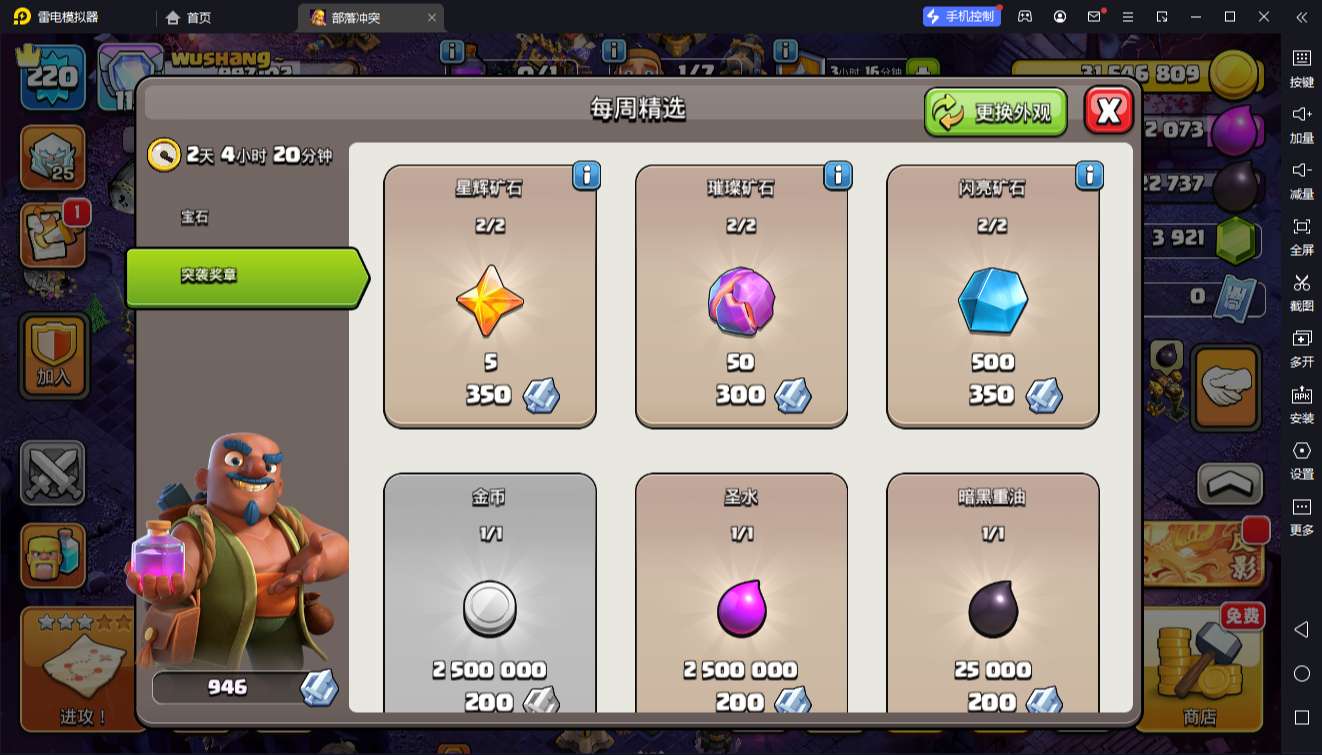Screen dimensions: 1322x755
Task: Open the emulator 设置 settings
Action: [x=1301, y=460]
